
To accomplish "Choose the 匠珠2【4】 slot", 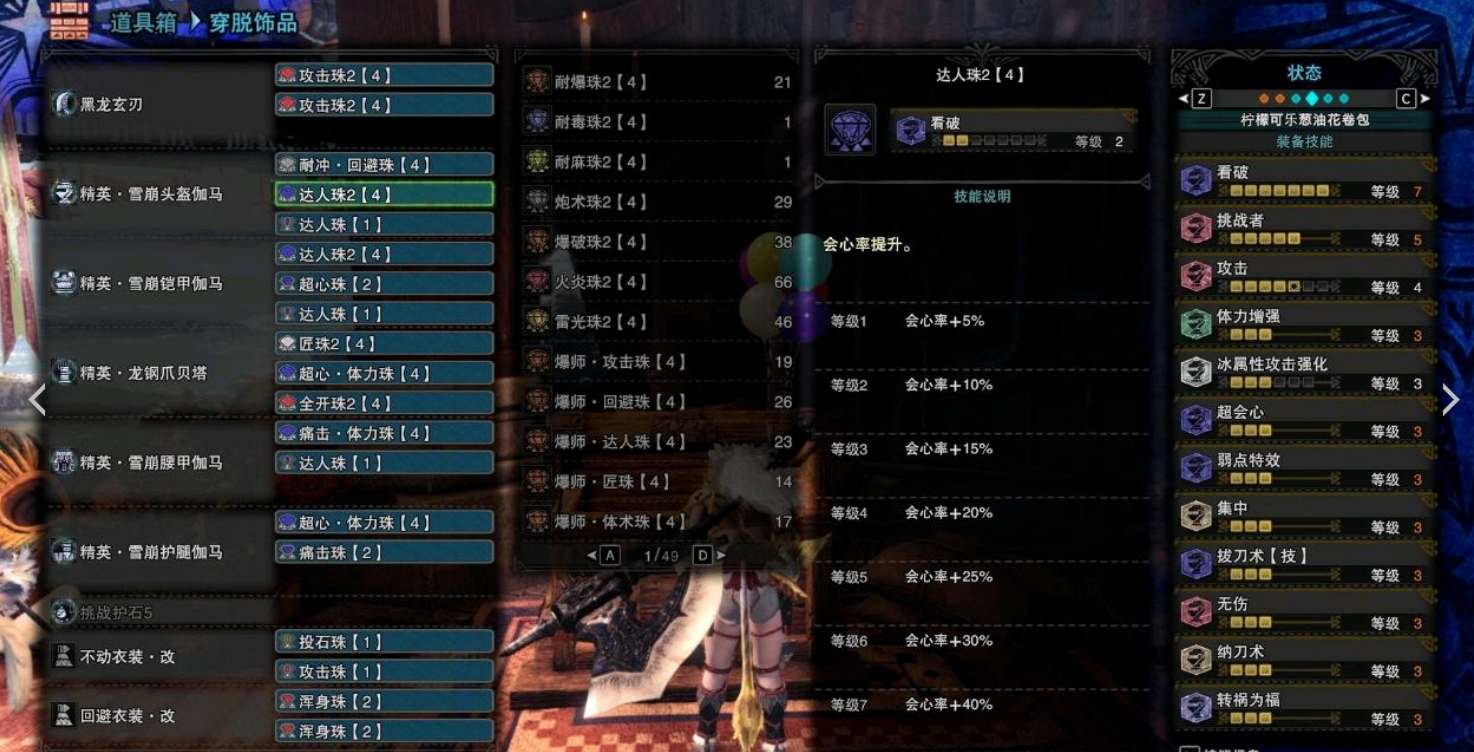I will point(384,343).
